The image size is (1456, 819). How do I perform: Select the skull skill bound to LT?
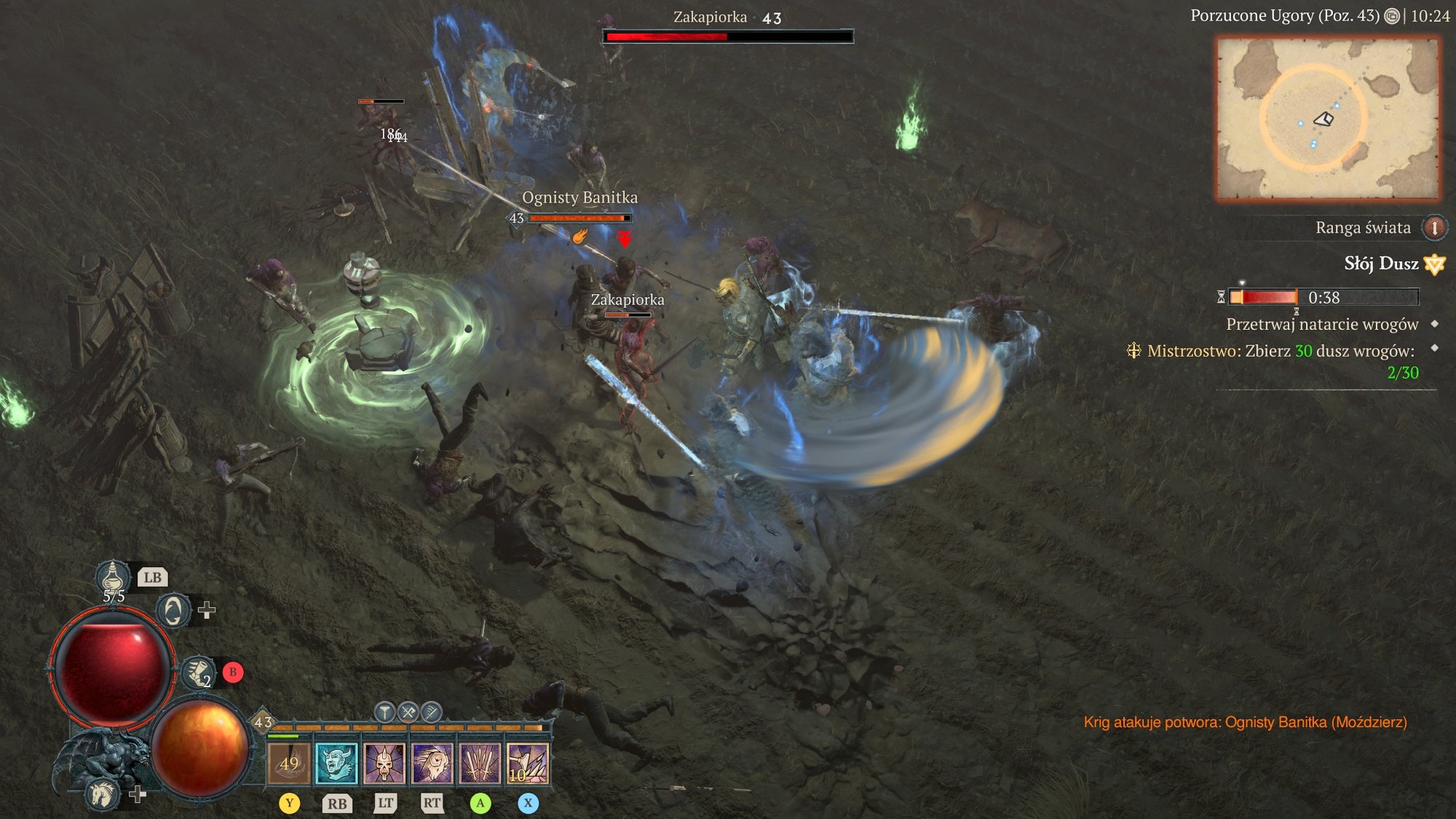pyautogui.click(x=384, y=764)
